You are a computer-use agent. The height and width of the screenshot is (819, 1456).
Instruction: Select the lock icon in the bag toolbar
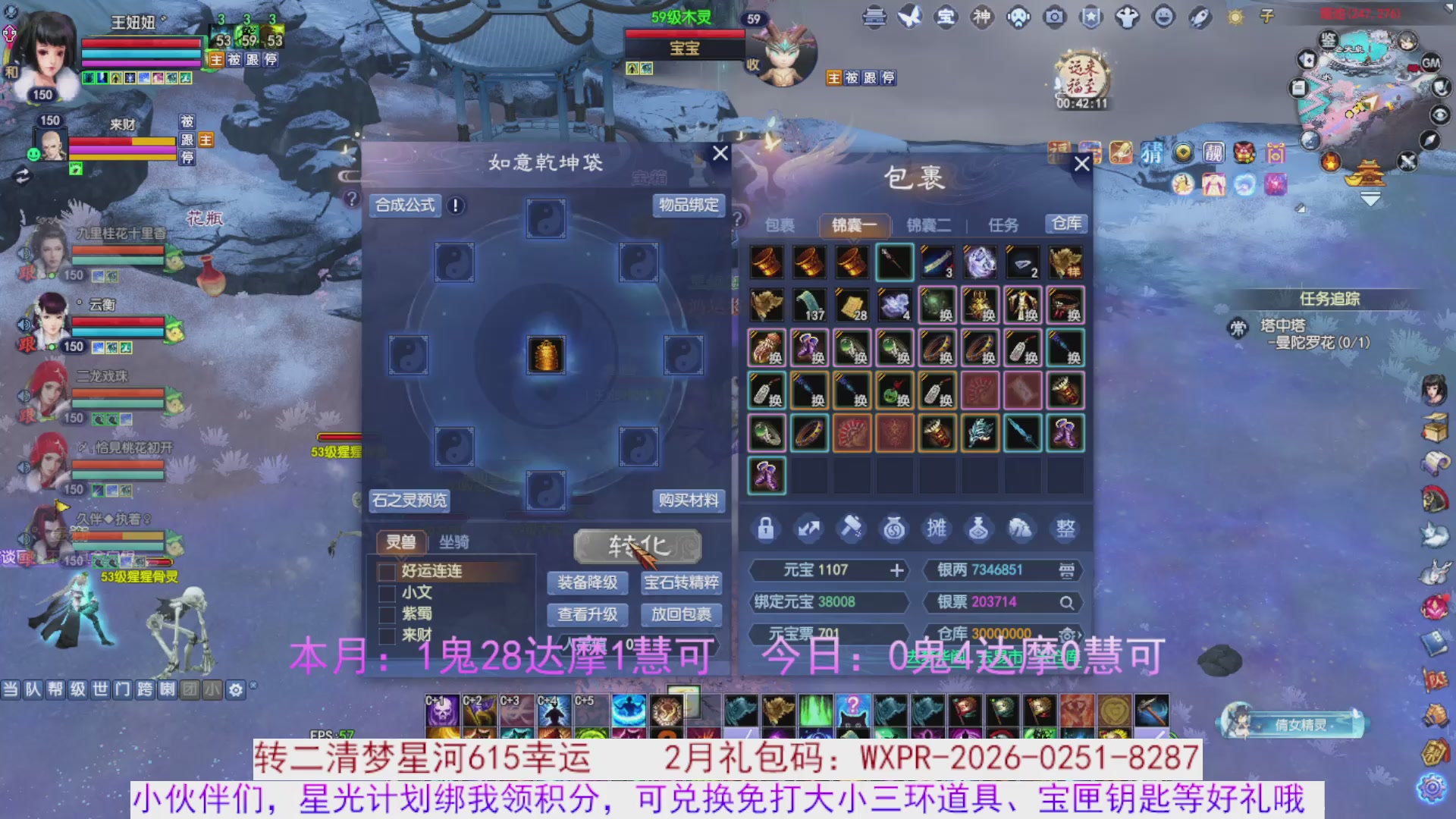pos(766,529)
